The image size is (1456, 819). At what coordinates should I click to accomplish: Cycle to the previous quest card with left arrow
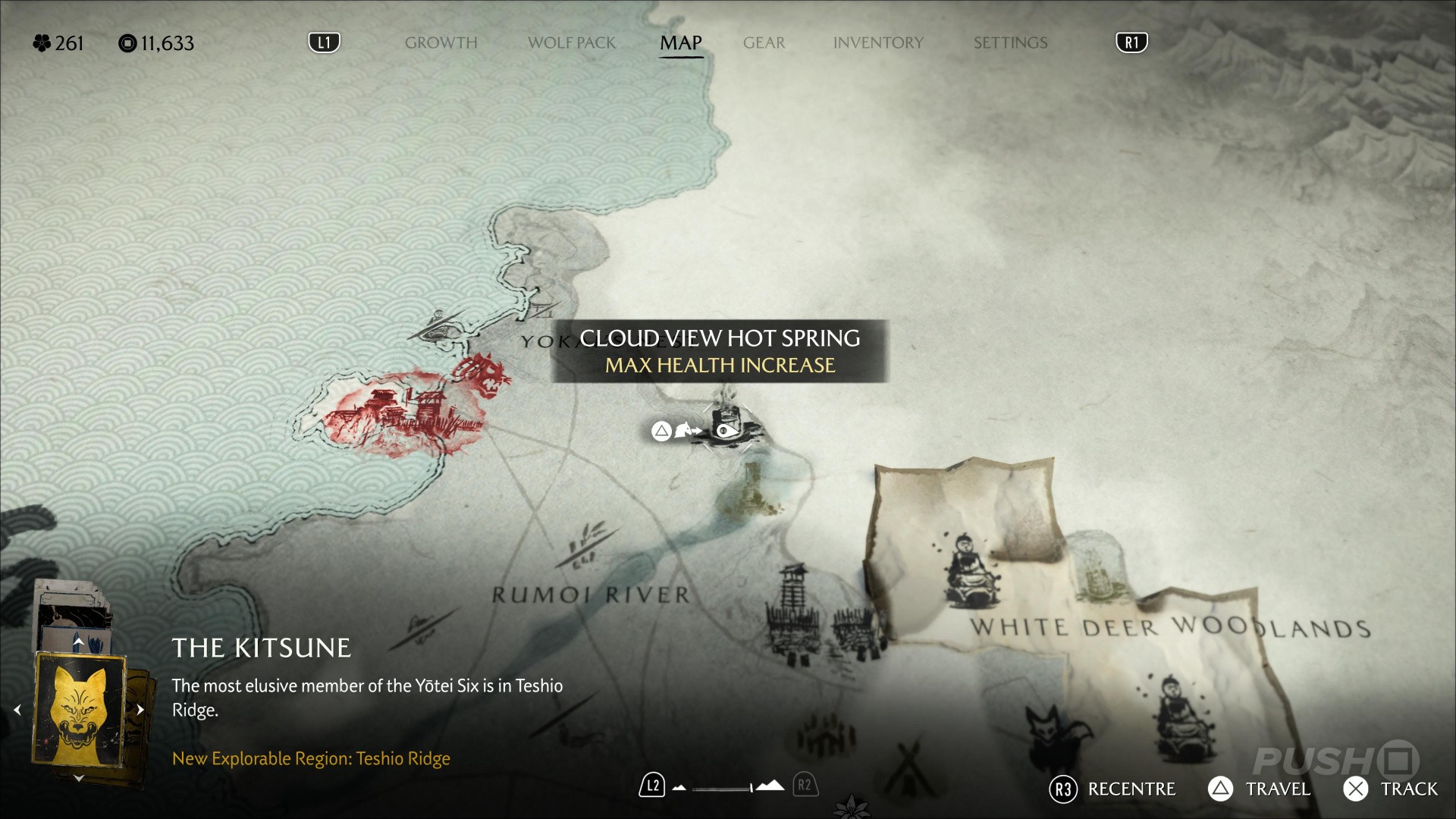[x=17, y=711]
